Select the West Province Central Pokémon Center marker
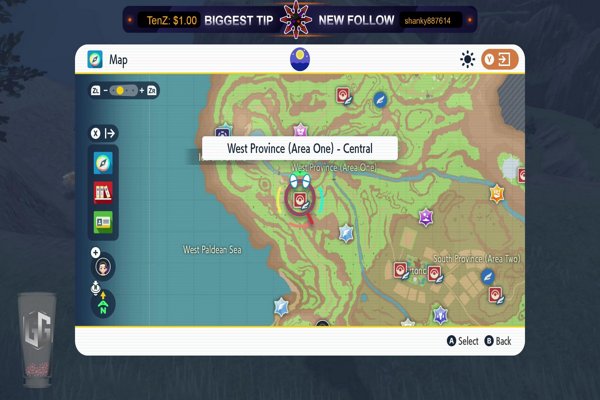This screenshot has height=400, width=600. point(299,200)
